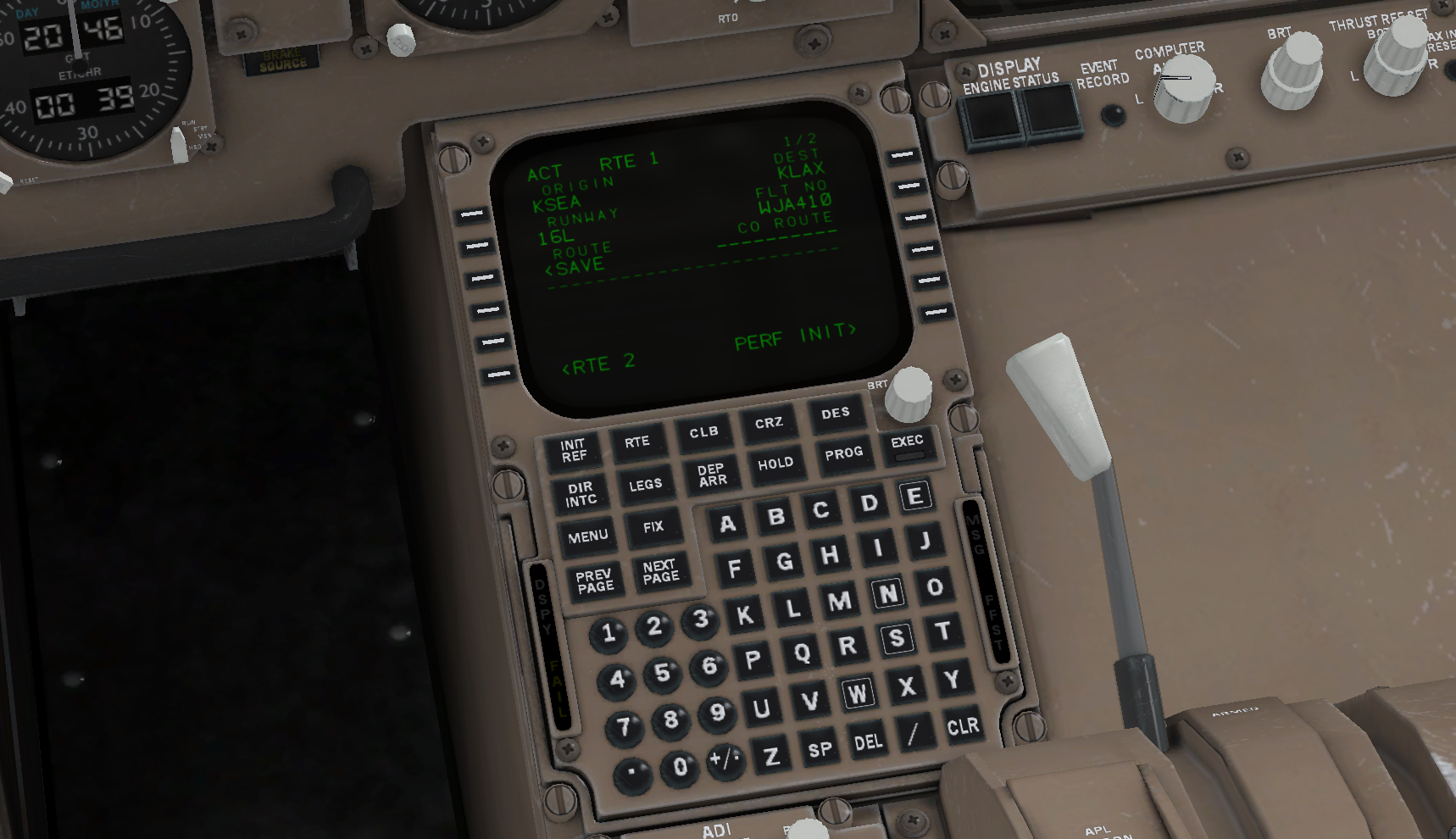The height and width of the screenshot is (839, 1456).
Task: Select the RTE key on the CDU
Action: [637, 442]
